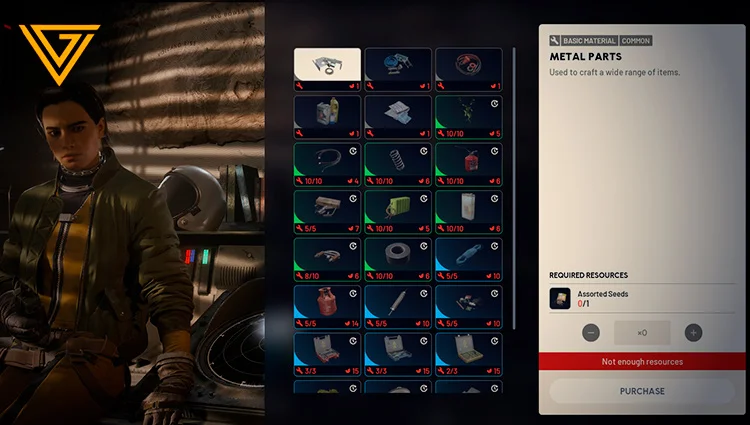Image resolution: width=750 pixels, height=425 pixels.
Task: Click the item list scrollbar
Action: pos(514,180)
